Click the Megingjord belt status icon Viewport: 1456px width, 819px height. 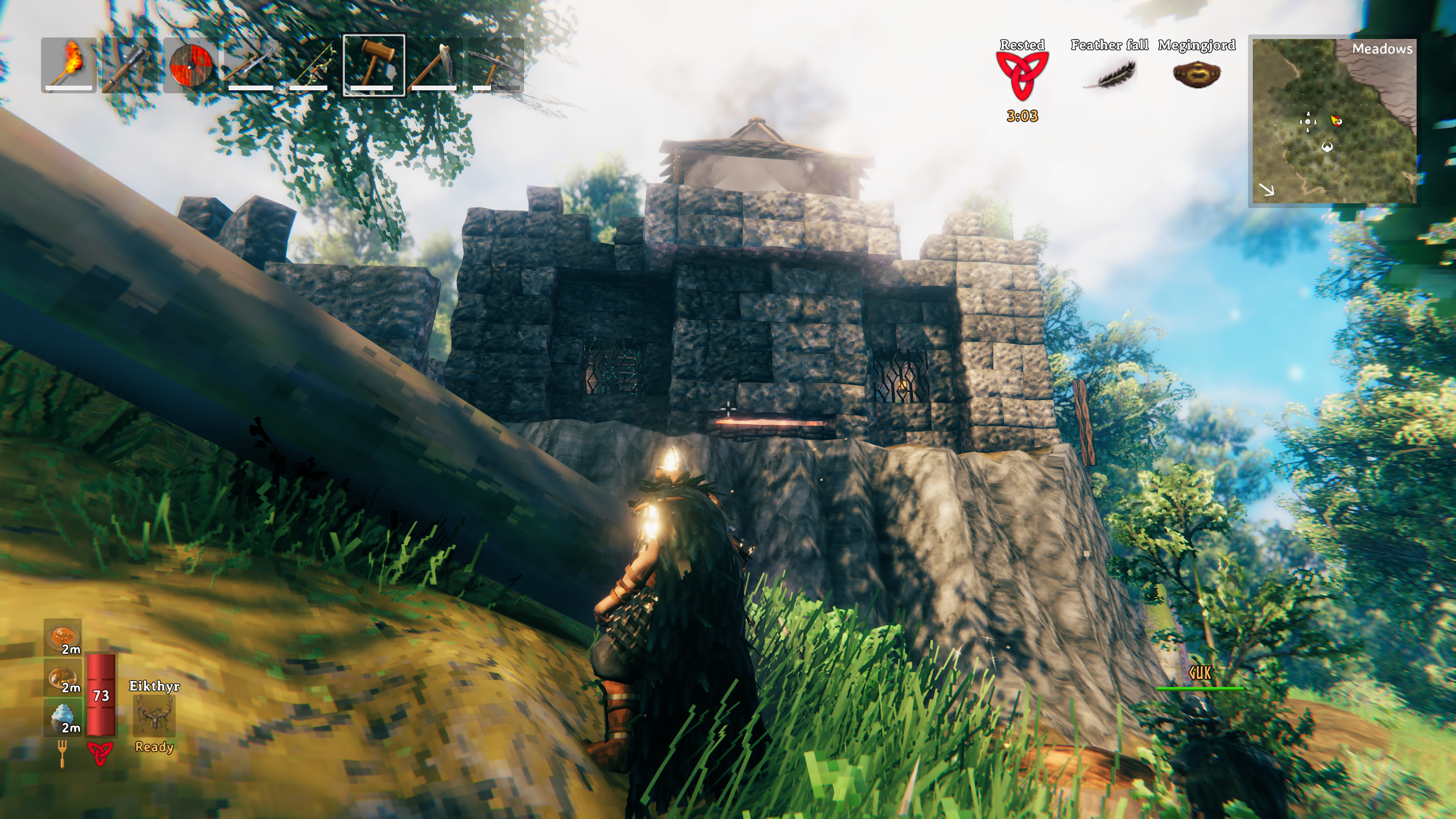pos(1197,75)
